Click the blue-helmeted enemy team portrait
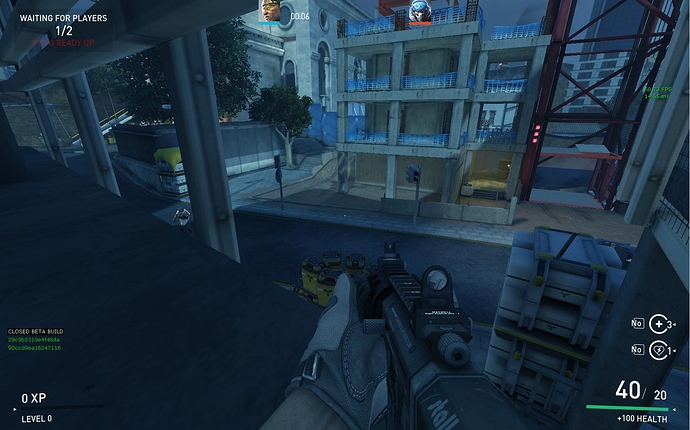 click(x=421, y=11)
